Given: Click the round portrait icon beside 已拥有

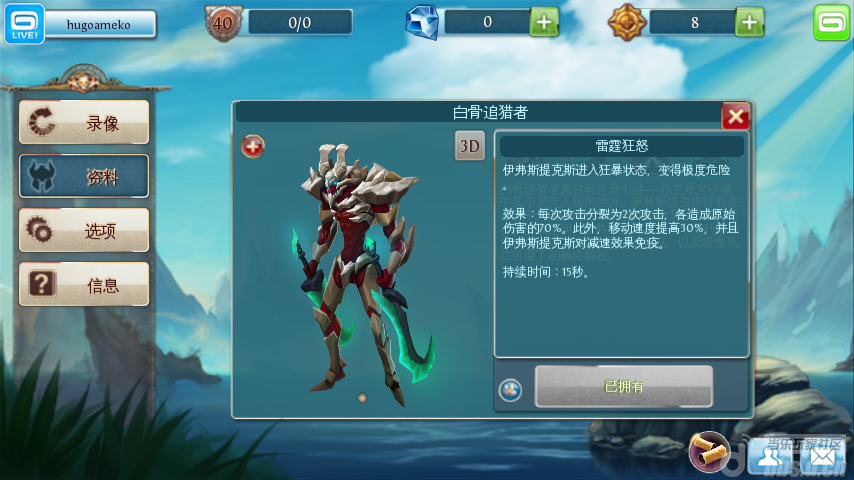Looking at the screenshot, I should click(x=511, y=390).
